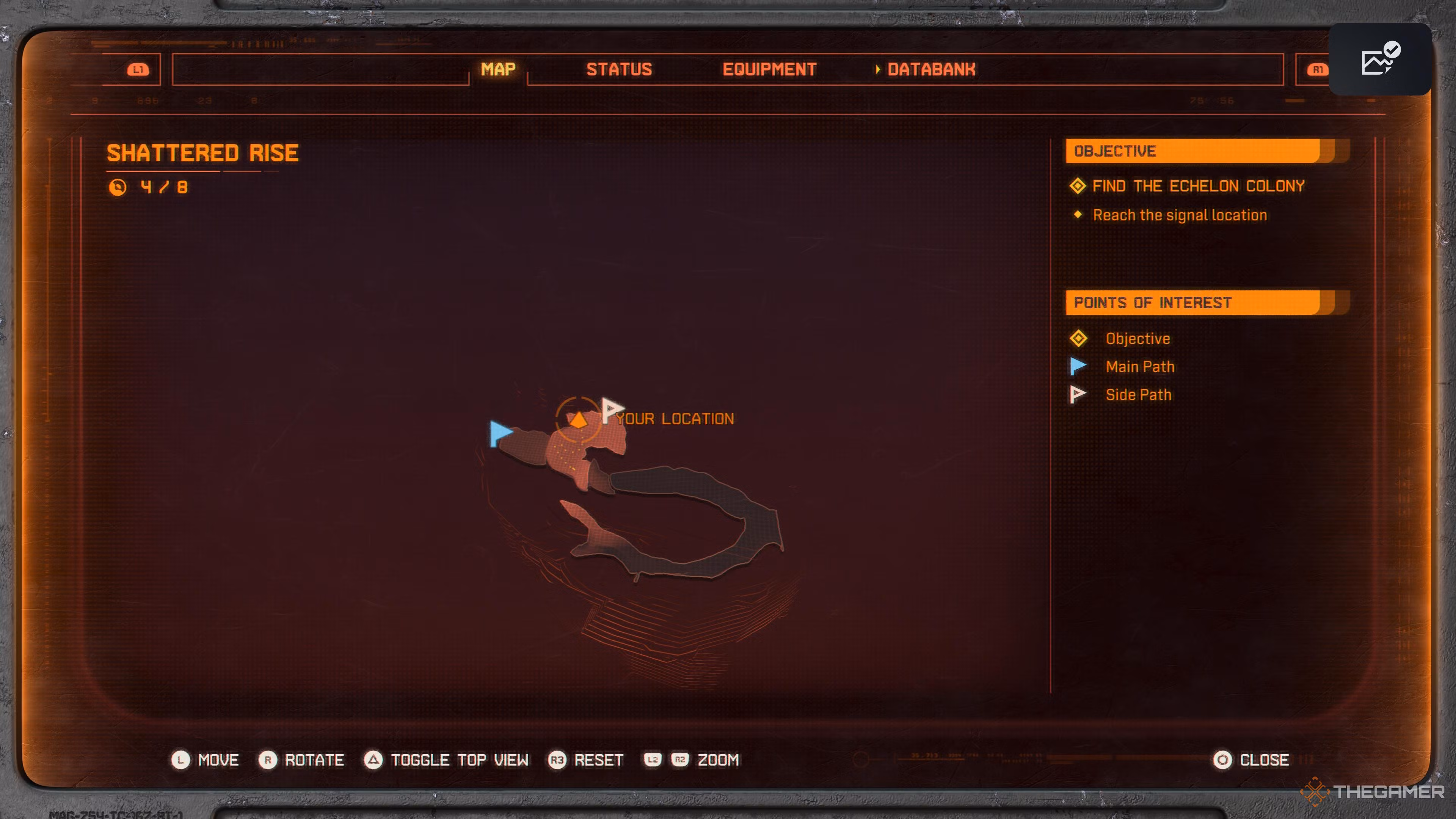The height and width of the screenshot is (819, 1456).
Task: Select the Find the Echelon Colony objective
Action: pos(1198,186)
